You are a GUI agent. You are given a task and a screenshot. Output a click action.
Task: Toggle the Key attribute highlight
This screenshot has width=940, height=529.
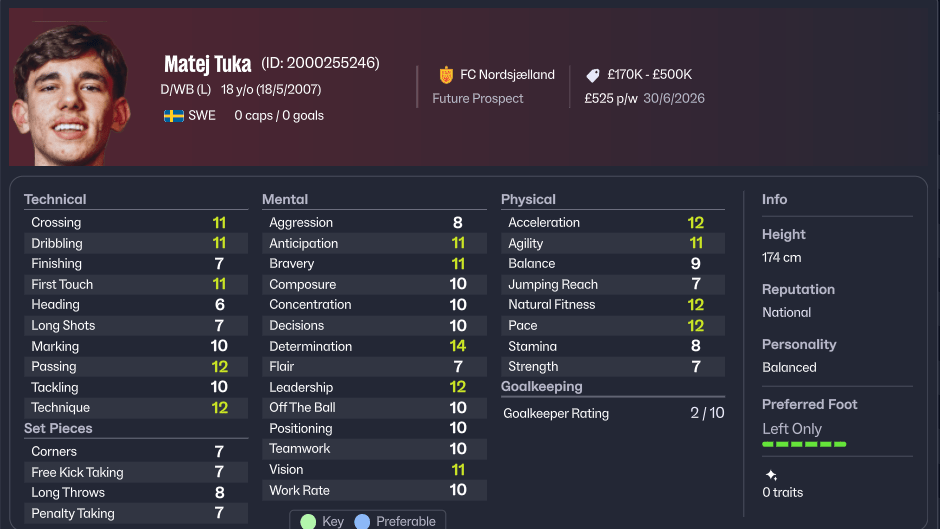322,521
